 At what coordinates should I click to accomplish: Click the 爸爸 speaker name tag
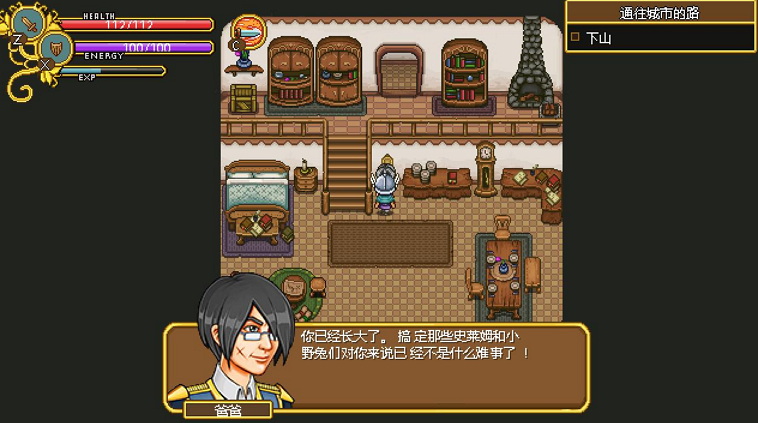pos(228,409)
